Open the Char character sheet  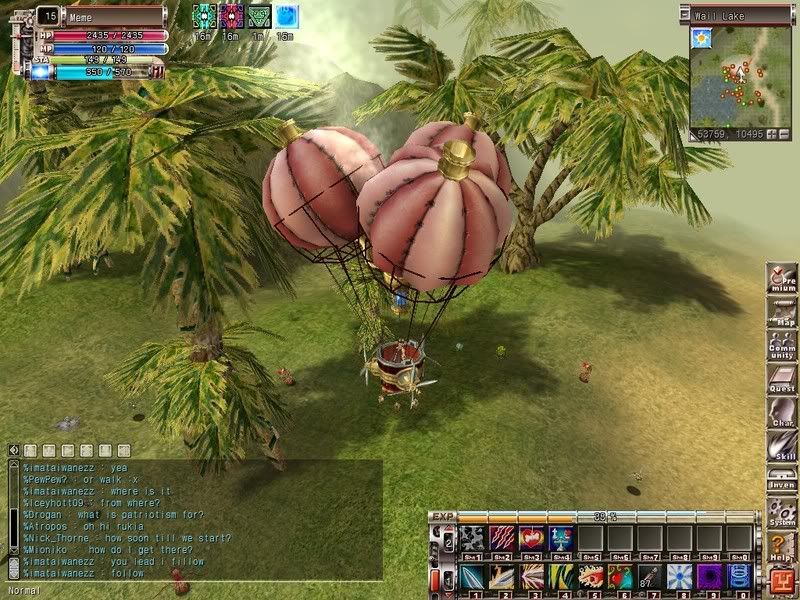tap(781, 414)
